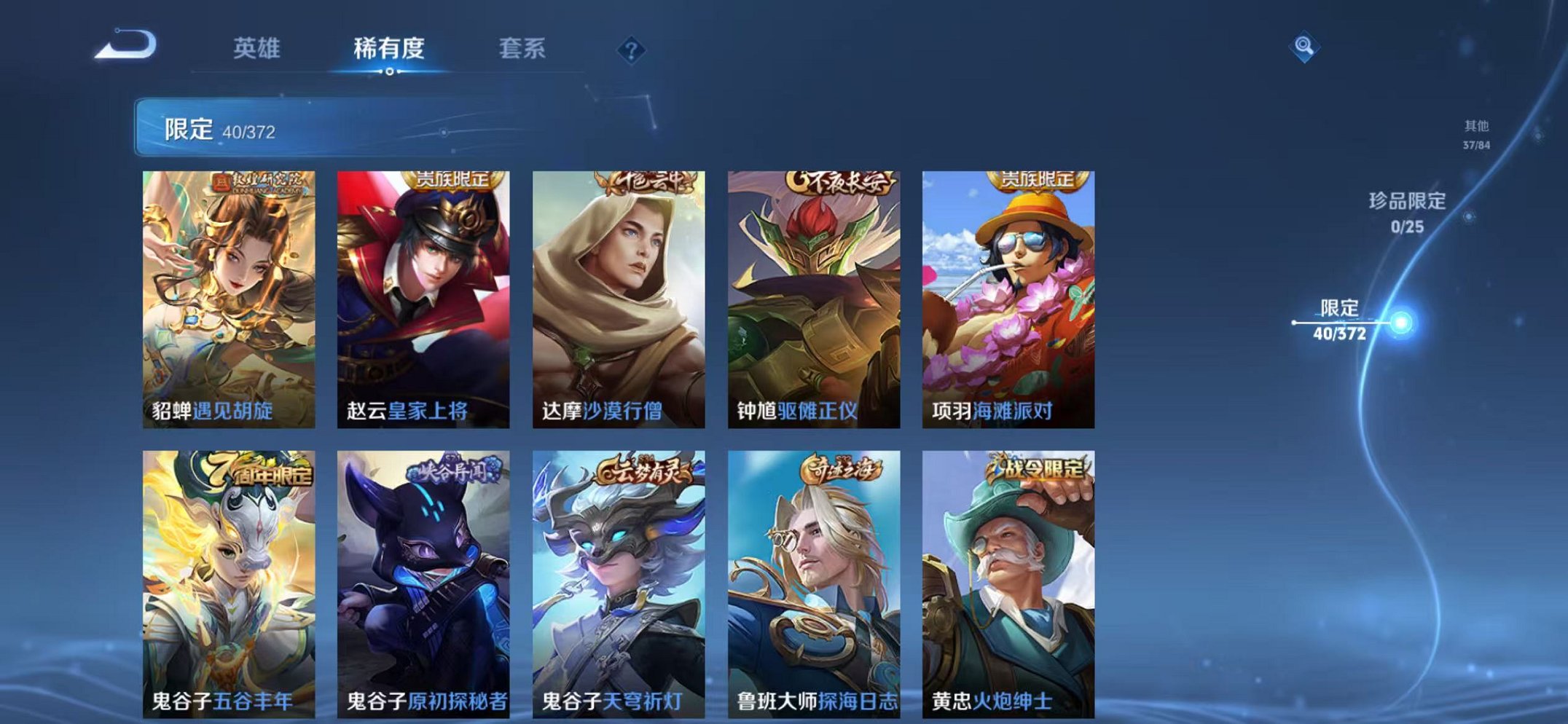This screenshot has width=1568, height=724.
Task: Select the 稀有度 tab
Action: click(390, 48)
